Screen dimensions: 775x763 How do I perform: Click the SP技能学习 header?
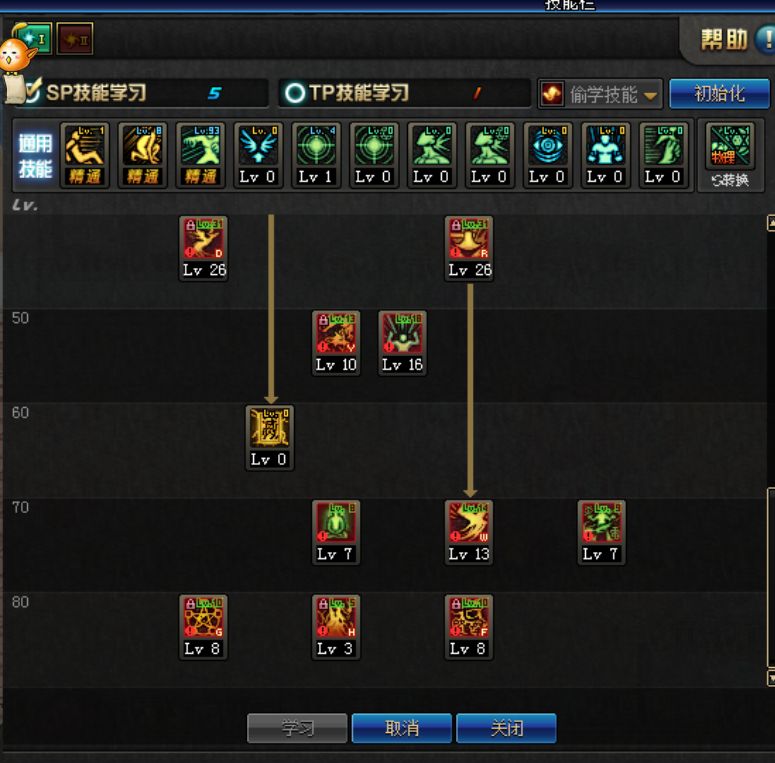(x=96, y=93)
